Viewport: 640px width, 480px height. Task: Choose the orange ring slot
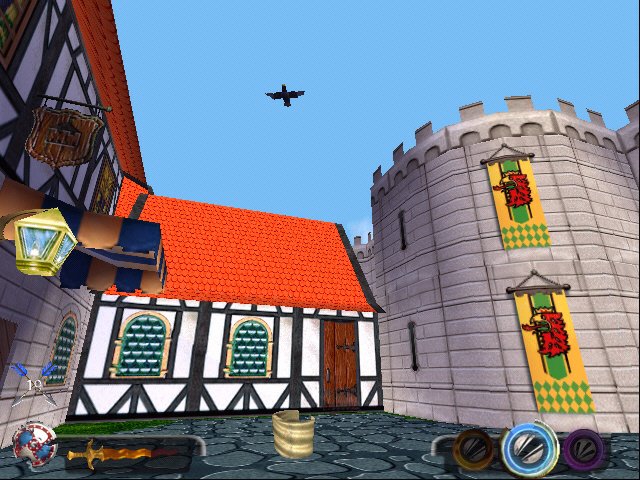[x=472, y=448]
